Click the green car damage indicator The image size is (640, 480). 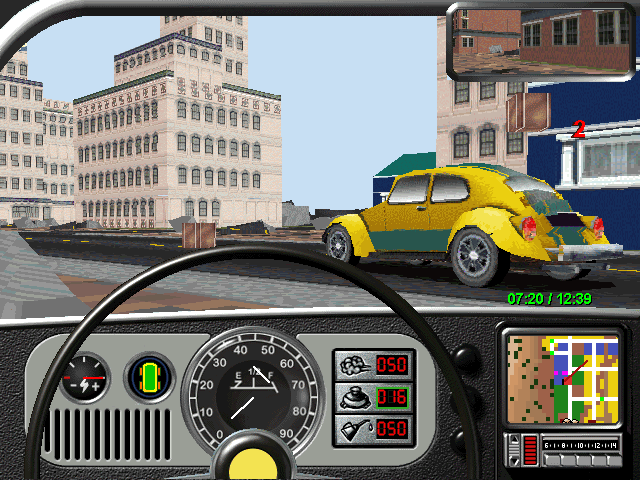click(151, 378)
